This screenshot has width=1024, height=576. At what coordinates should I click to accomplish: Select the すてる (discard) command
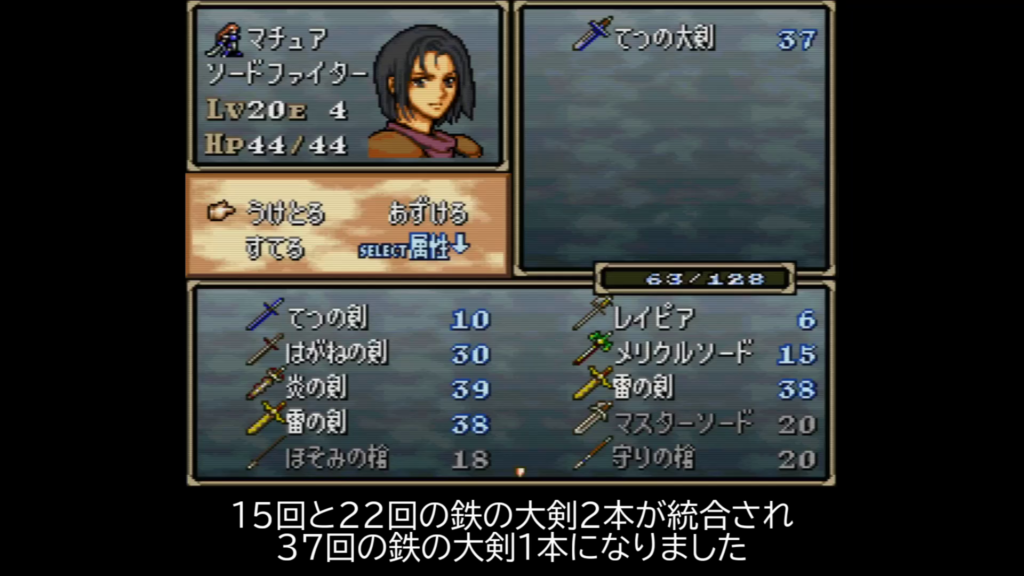tap(274, 247)
